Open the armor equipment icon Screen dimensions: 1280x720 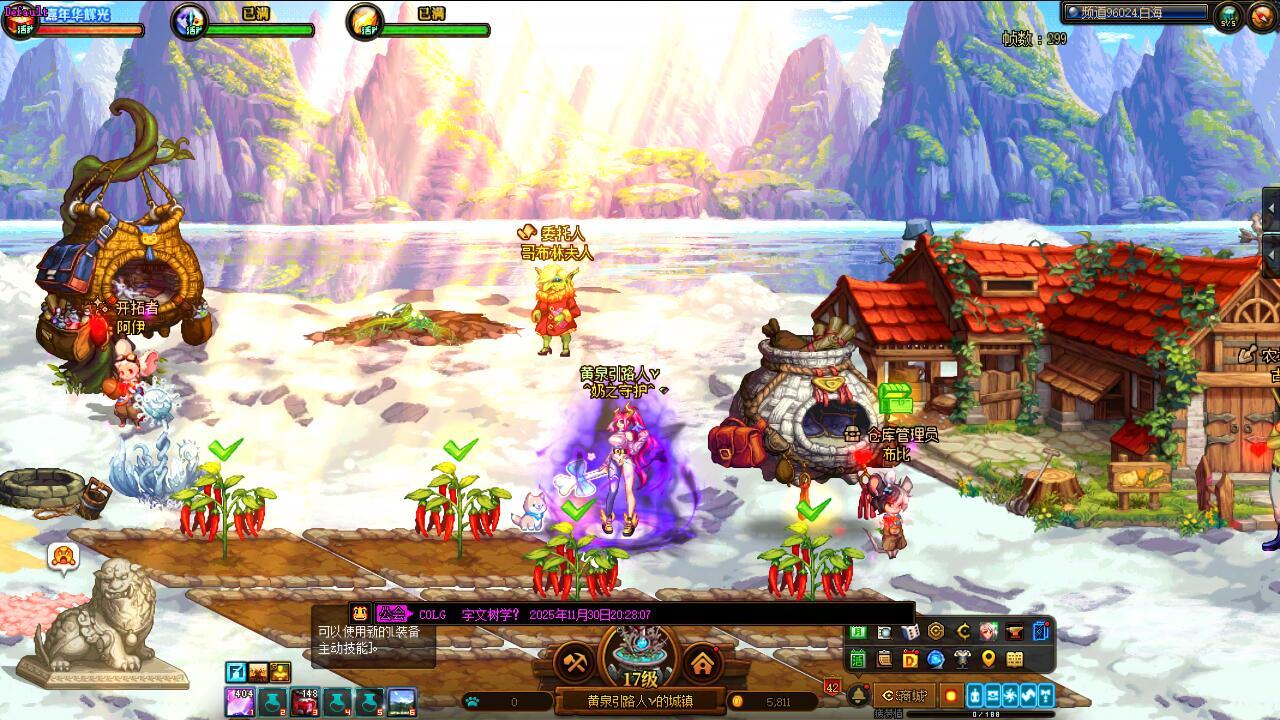pos(962,659)
